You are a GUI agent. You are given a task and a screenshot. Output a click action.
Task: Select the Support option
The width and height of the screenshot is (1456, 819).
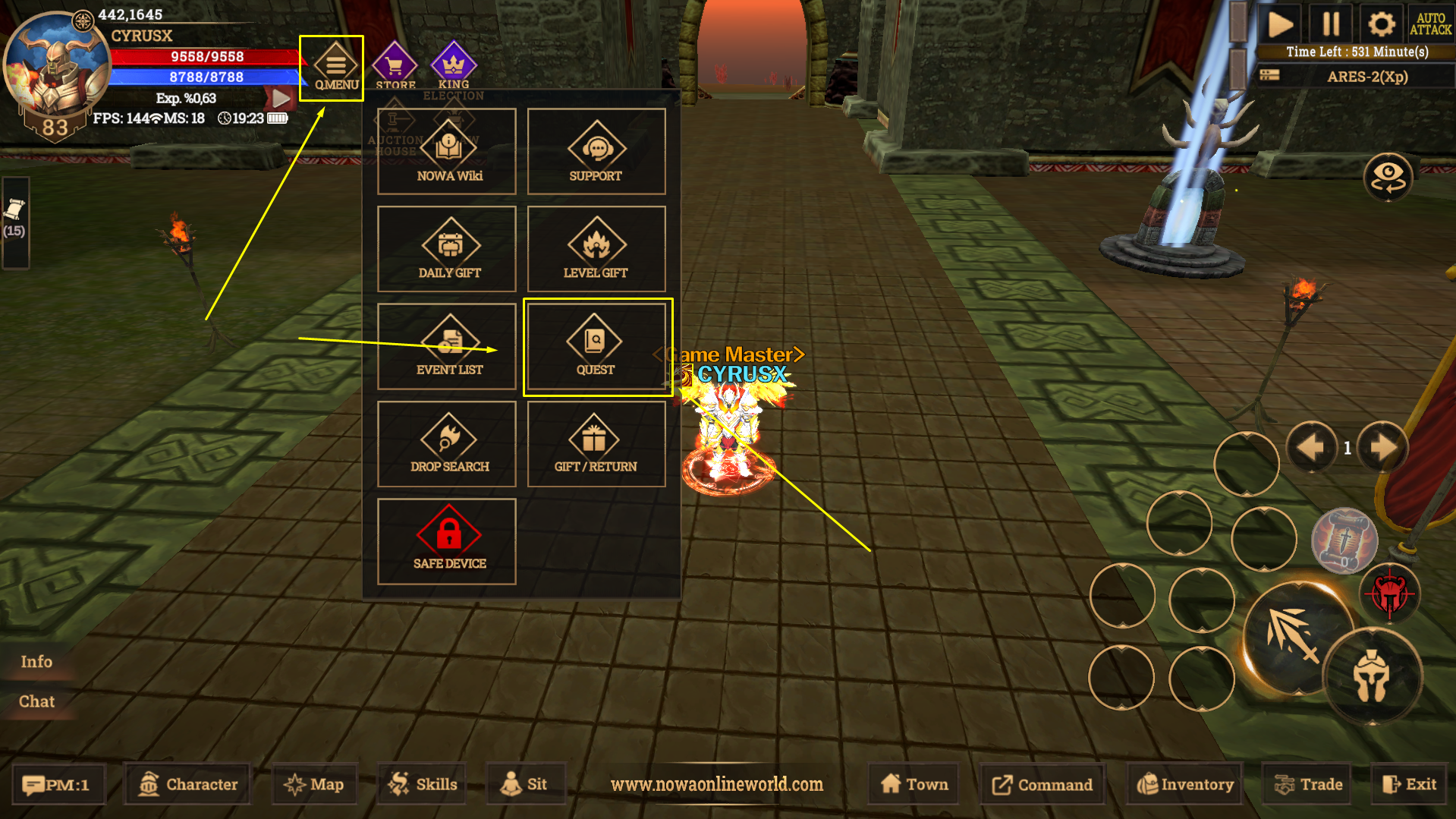596,152
